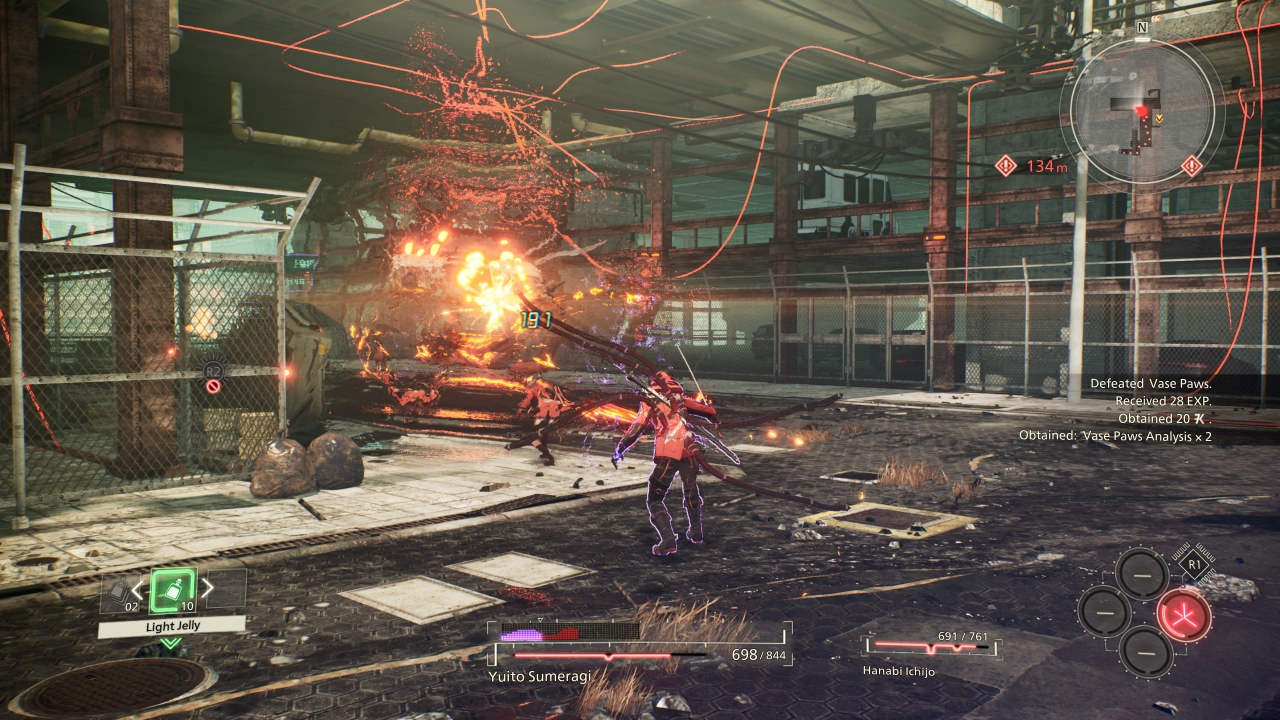Screen dimensions: 1280x720
Task: Expand the green chevron under Light Jelly
Action: 171,643
